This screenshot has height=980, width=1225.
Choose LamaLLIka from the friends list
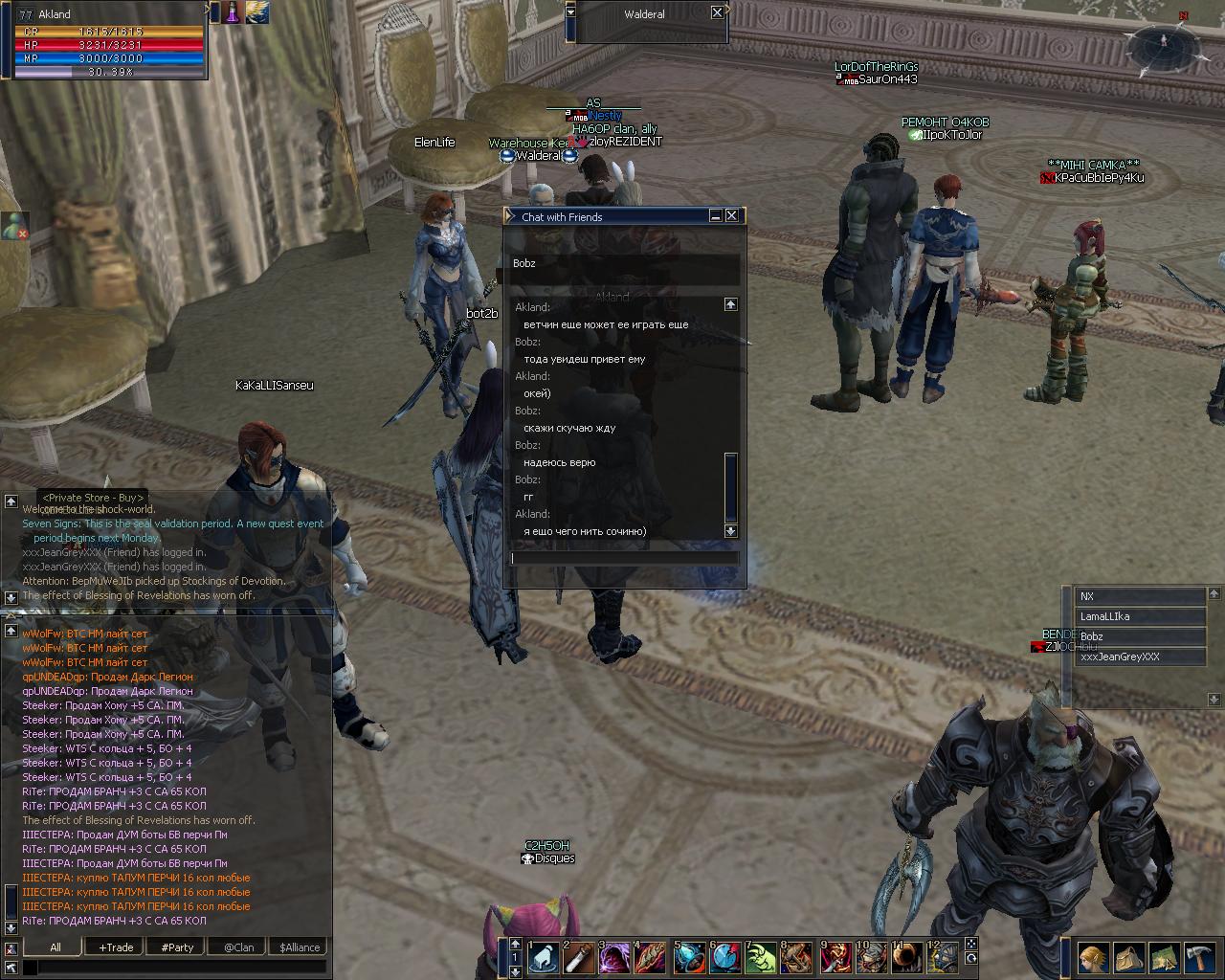click(1140, 617)
